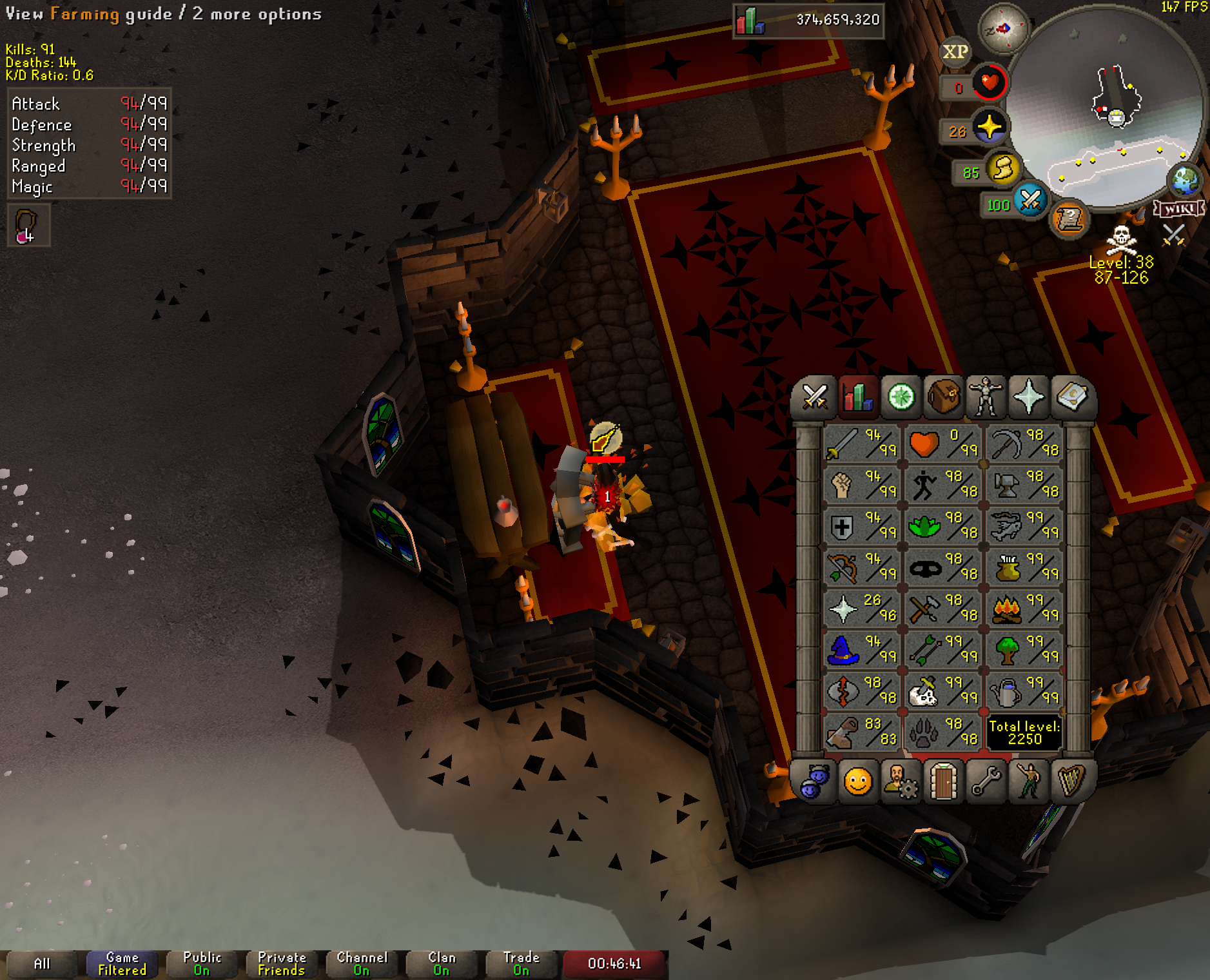Open the Prayer tab
Image resolution: width=1210 pixels, height=980 pixels.
click(x=1028, y=397)
